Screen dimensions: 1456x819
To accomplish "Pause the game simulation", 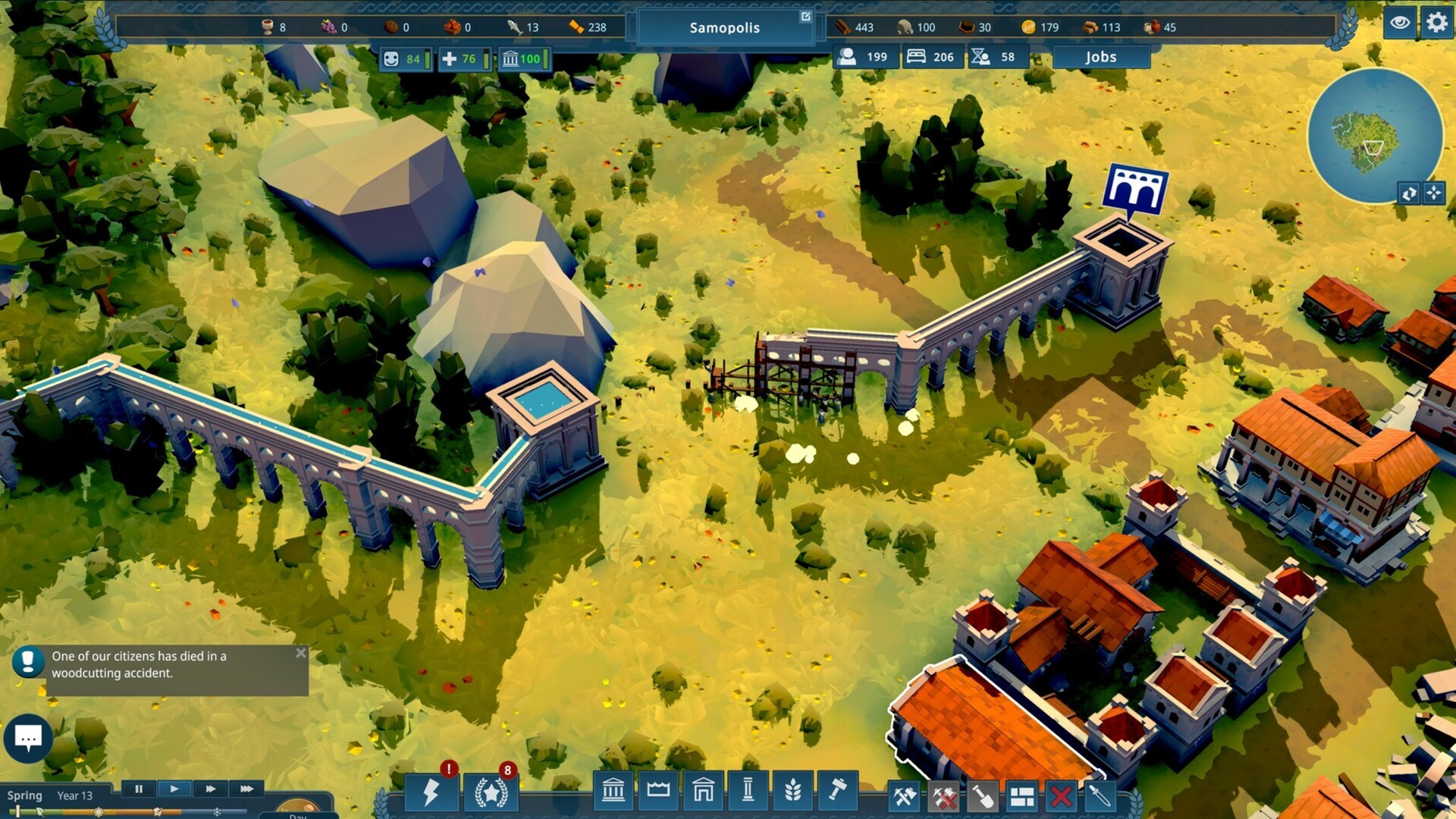I will [x=140, y=789].
